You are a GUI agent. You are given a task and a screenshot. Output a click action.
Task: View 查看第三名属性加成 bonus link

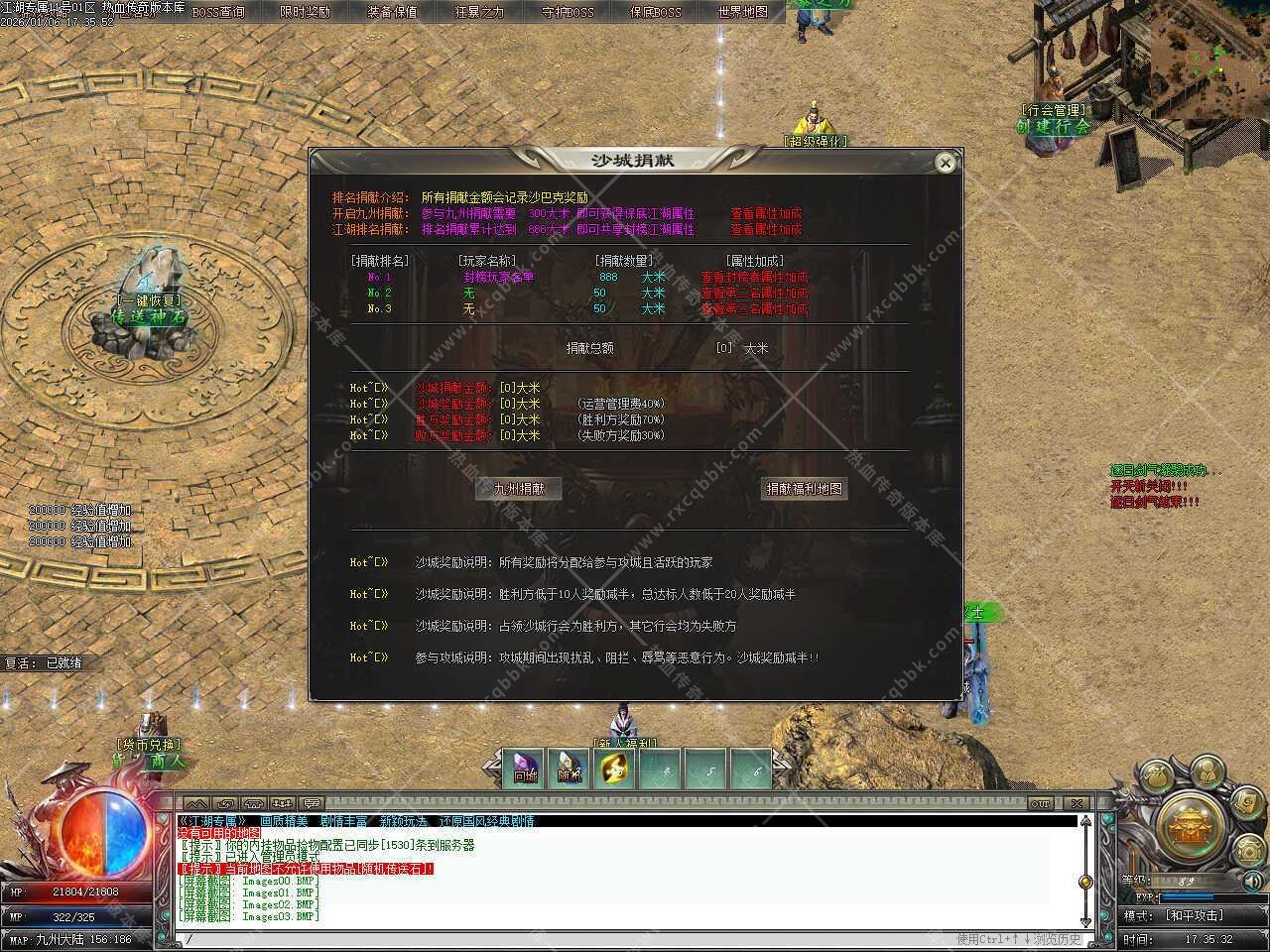(x=754, y=309)
